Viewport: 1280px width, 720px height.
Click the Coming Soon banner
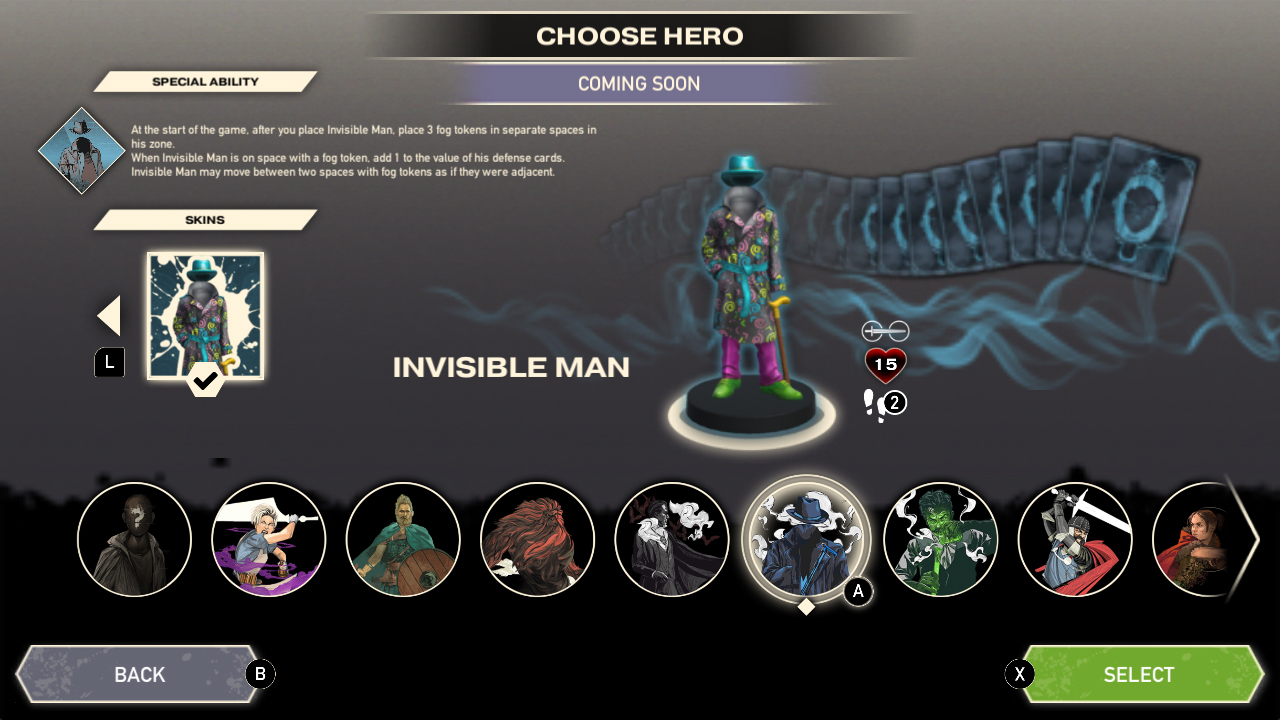coord(639,84)
